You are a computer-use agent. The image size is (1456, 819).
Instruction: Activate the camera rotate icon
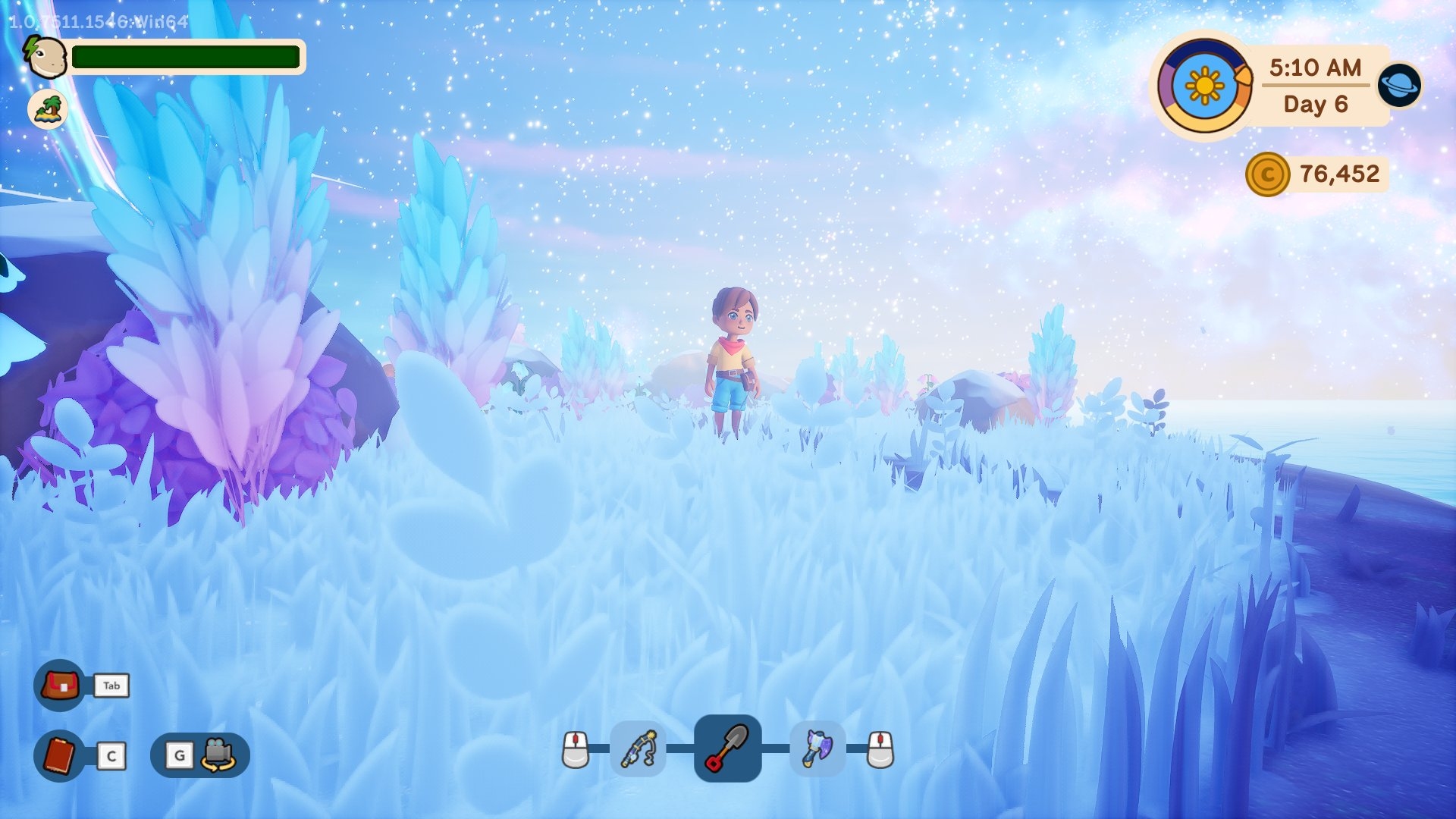click(x=218, y=755)
